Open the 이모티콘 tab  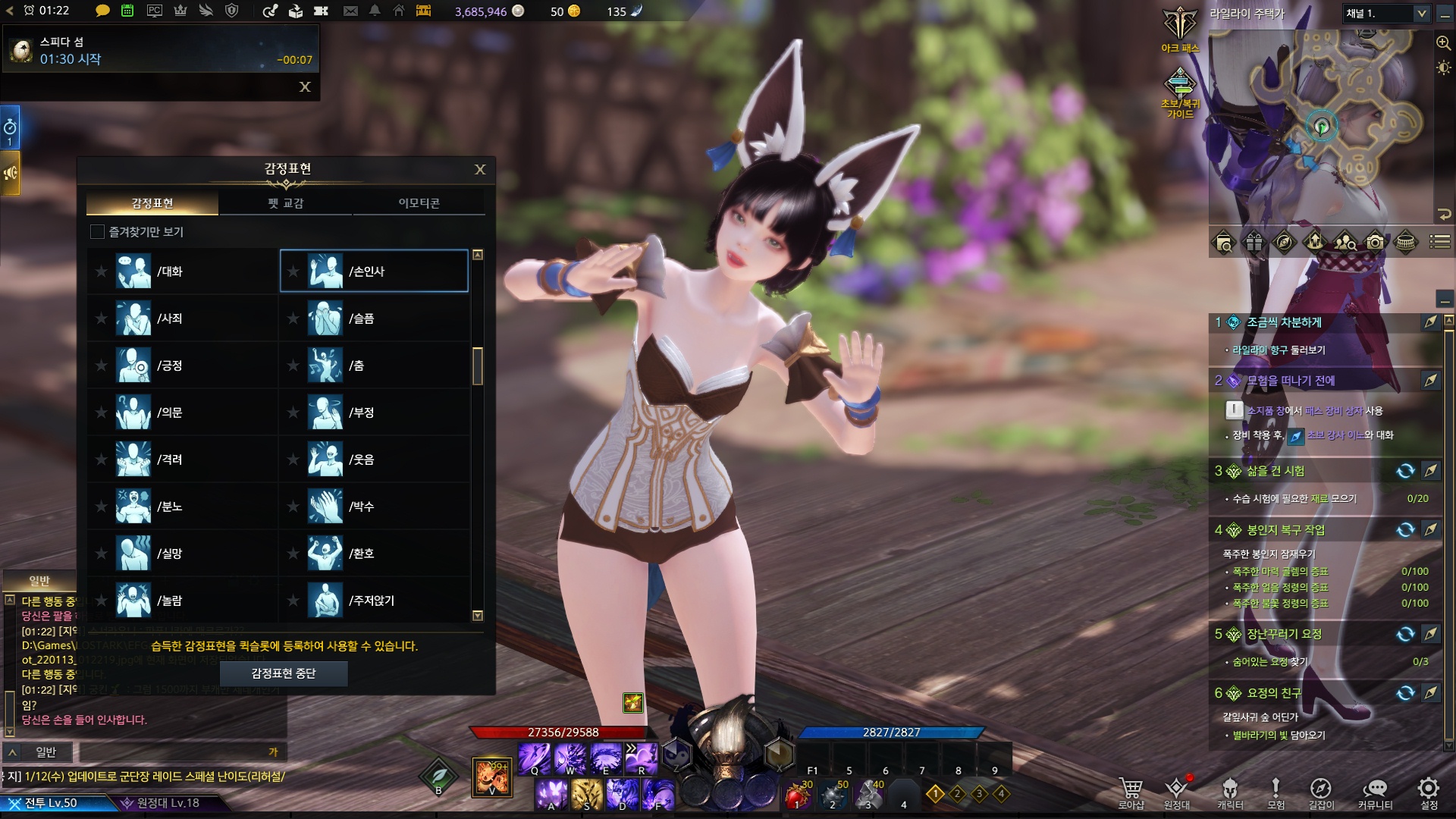click(419, 203)
